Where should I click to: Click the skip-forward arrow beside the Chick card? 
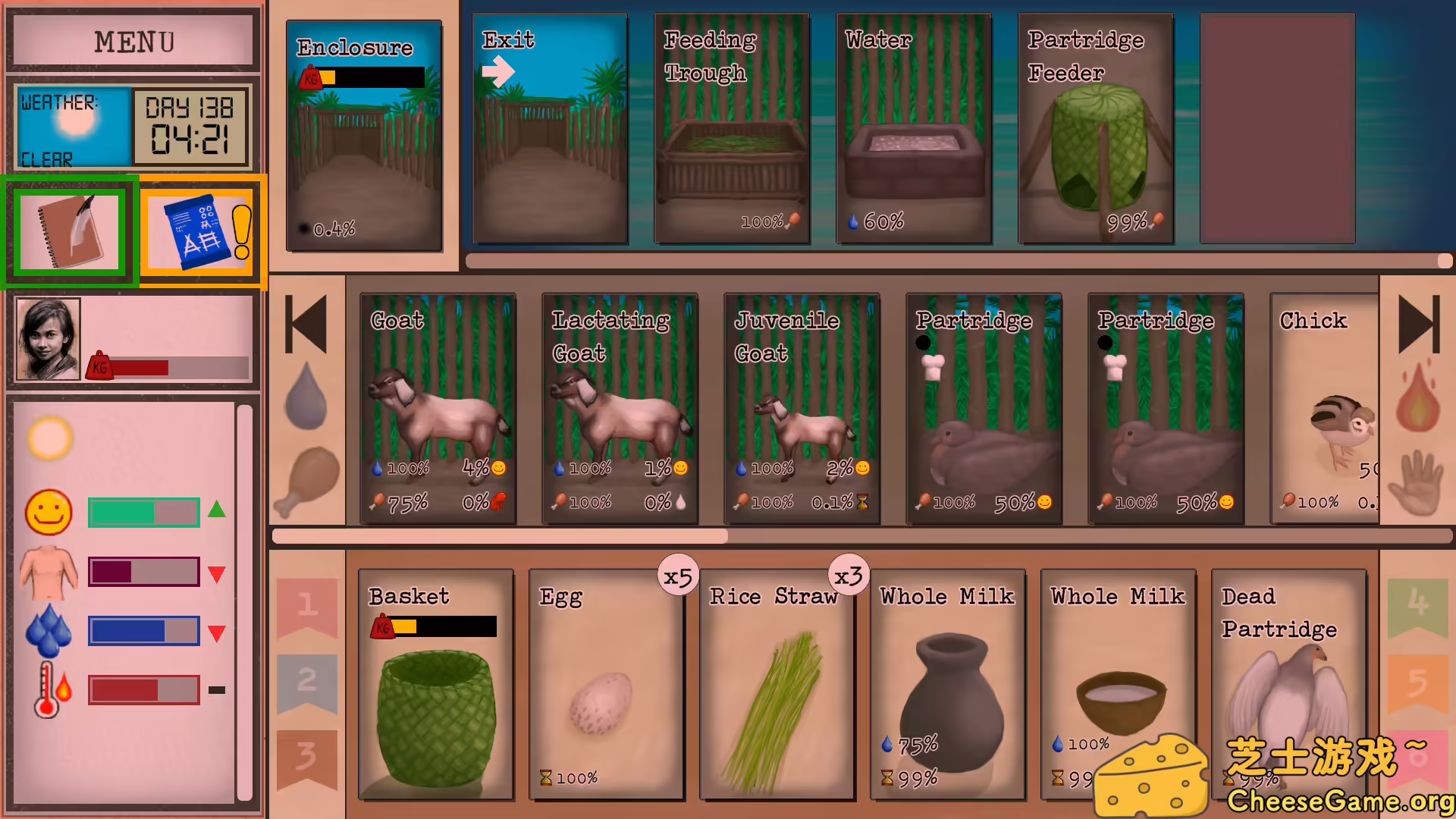coord(1417,325)
